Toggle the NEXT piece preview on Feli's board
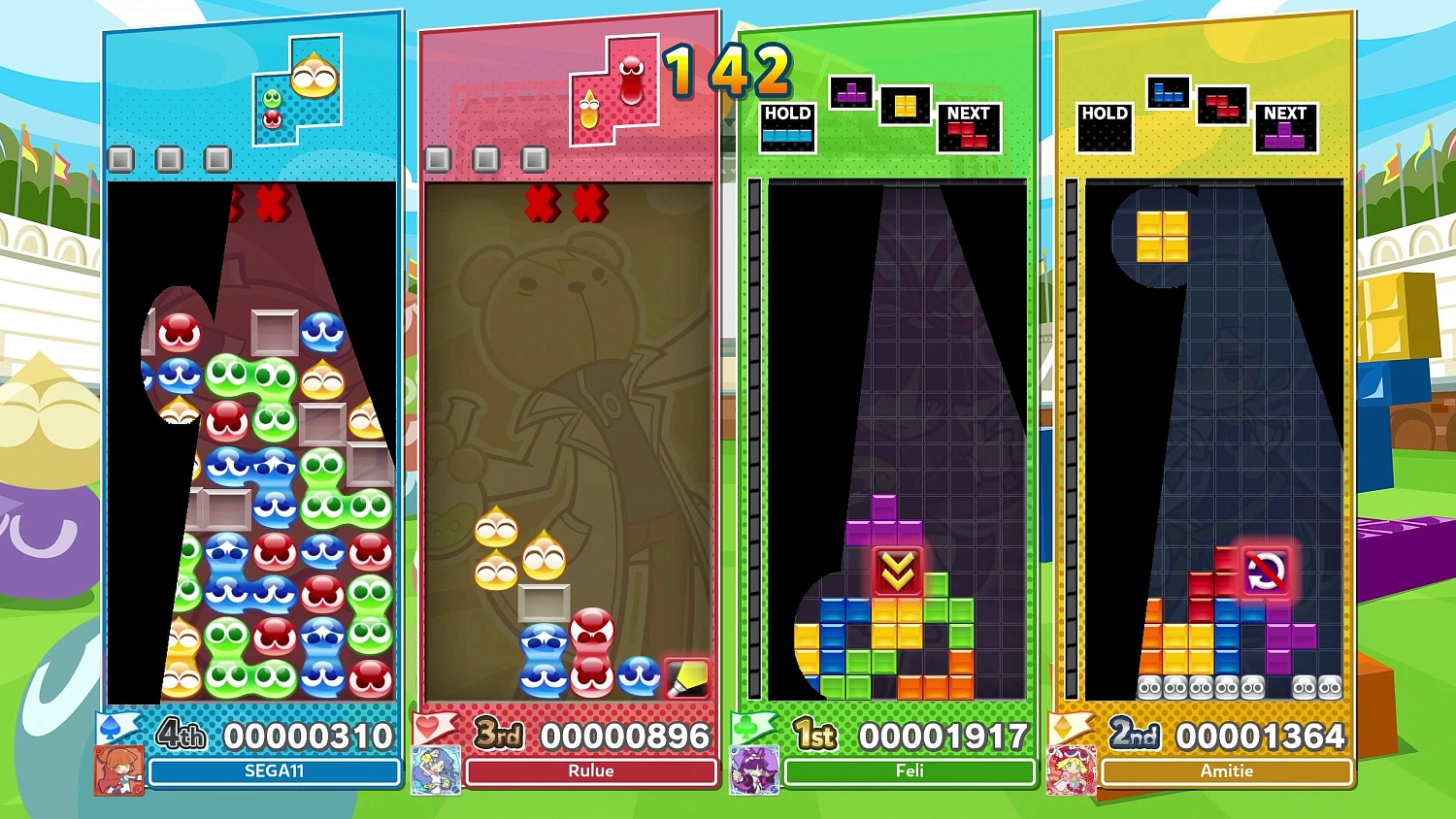Image resolution: width=1456 pixels, height=819 pixels. 968,126
